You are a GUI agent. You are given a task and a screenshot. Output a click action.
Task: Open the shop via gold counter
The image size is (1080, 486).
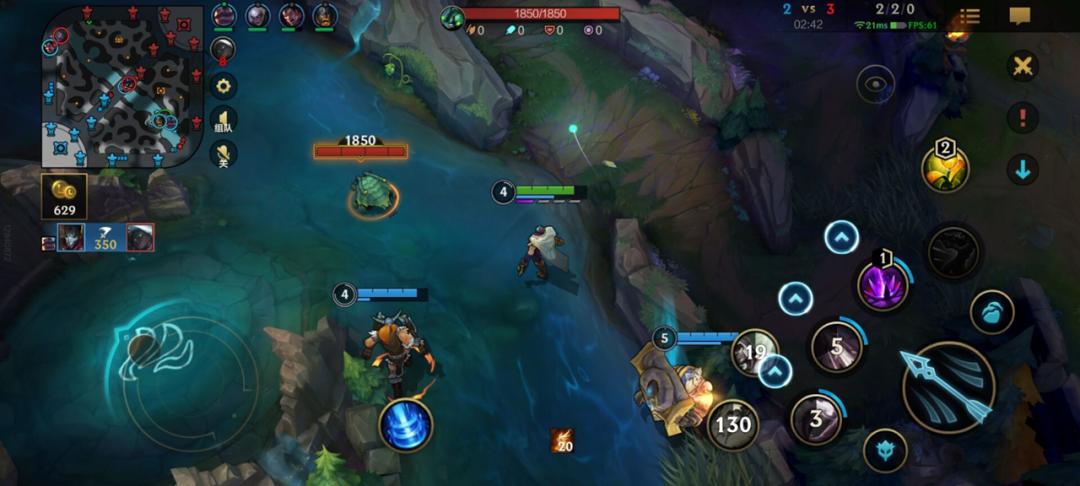pyautogui.click(x=64, y=197)
